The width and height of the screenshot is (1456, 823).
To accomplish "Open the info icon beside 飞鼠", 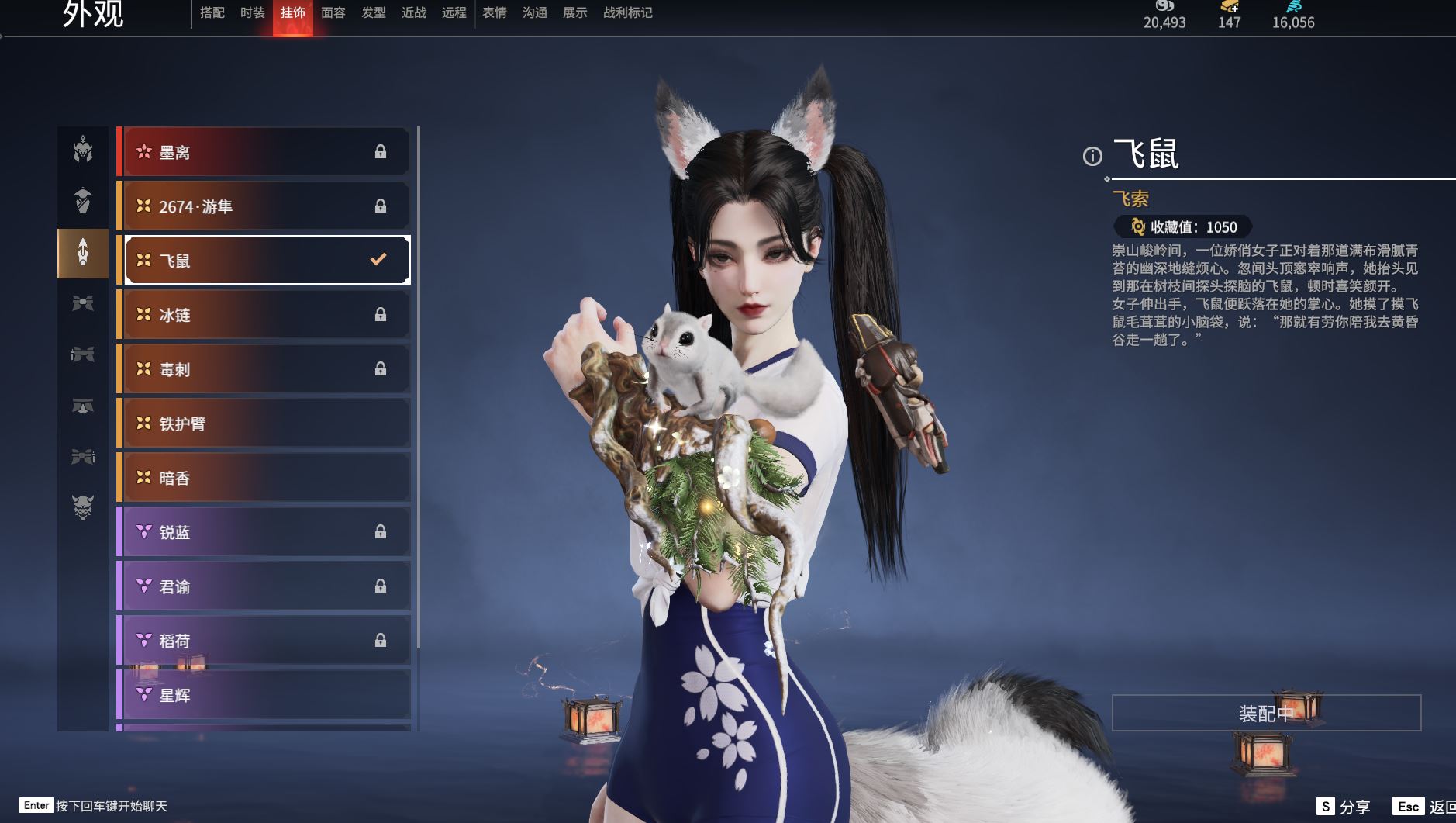I will 1092,157.
